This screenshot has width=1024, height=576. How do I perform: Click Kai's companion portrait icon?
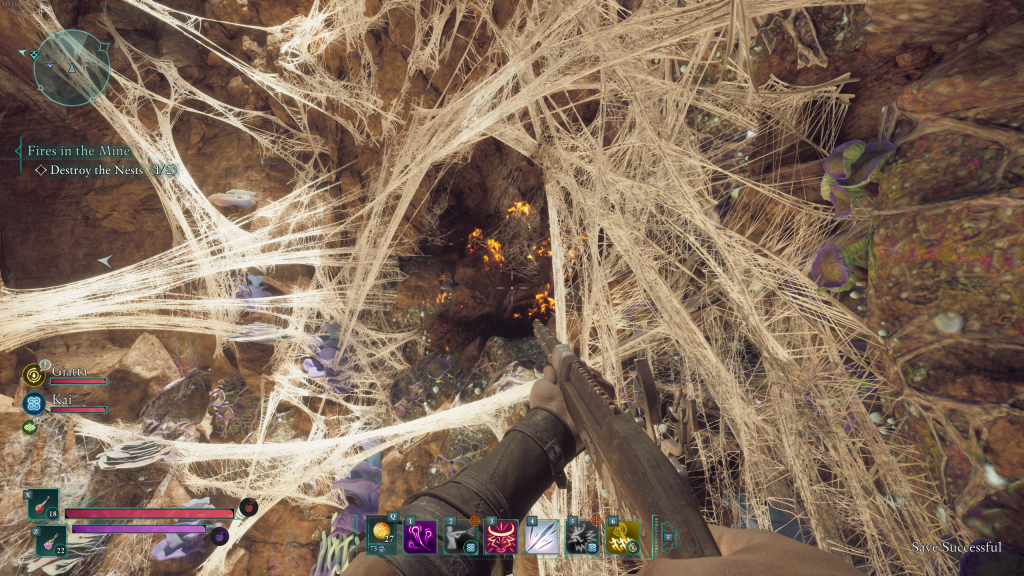coord(33,403)
